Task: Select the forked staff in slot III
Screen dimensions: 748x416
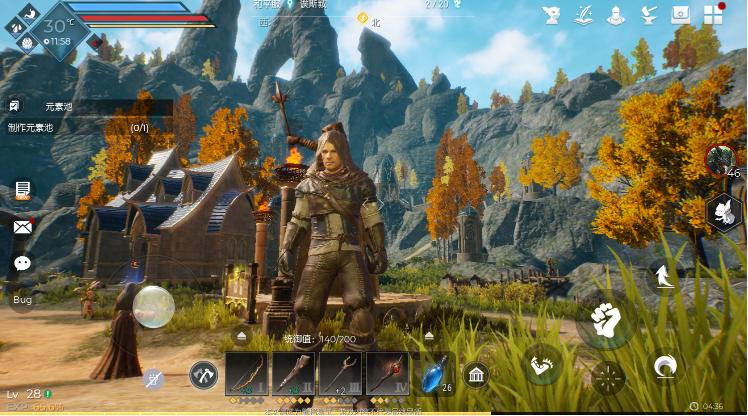Action: 340,374
